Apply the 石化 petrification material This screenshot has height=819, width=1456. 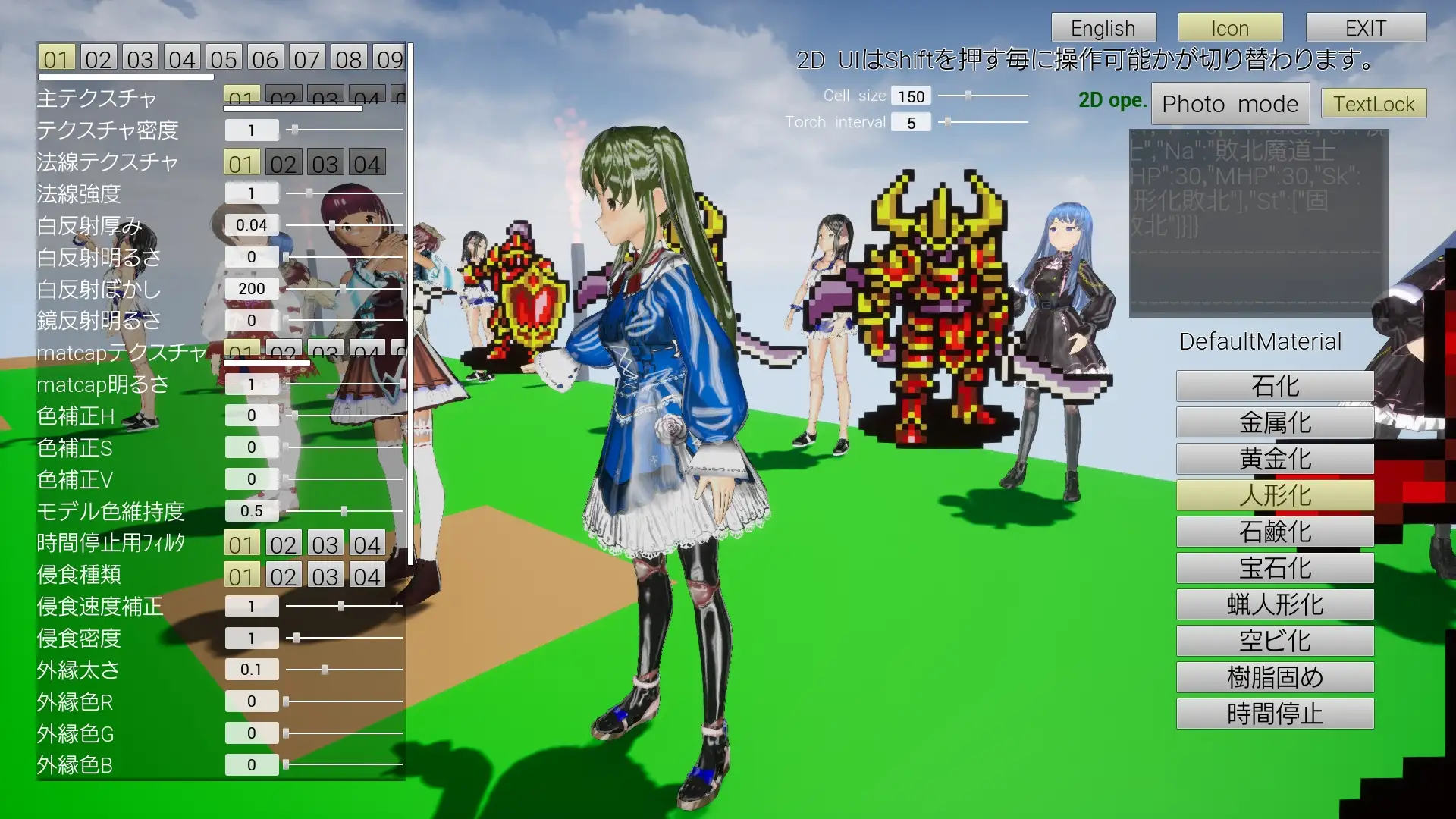[1275, 386]
